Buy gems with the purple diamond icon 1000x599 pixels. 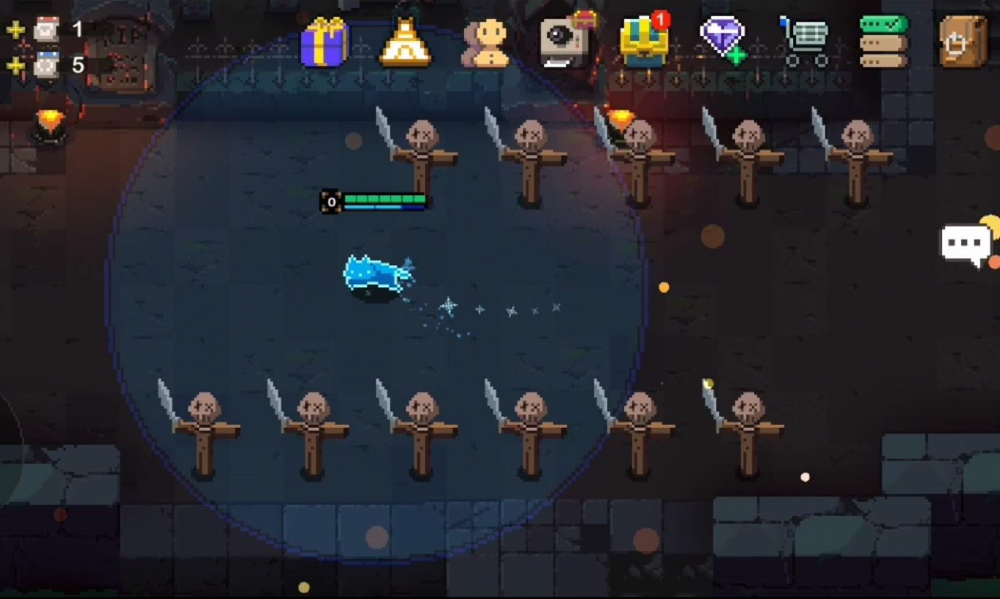(724, 41)
